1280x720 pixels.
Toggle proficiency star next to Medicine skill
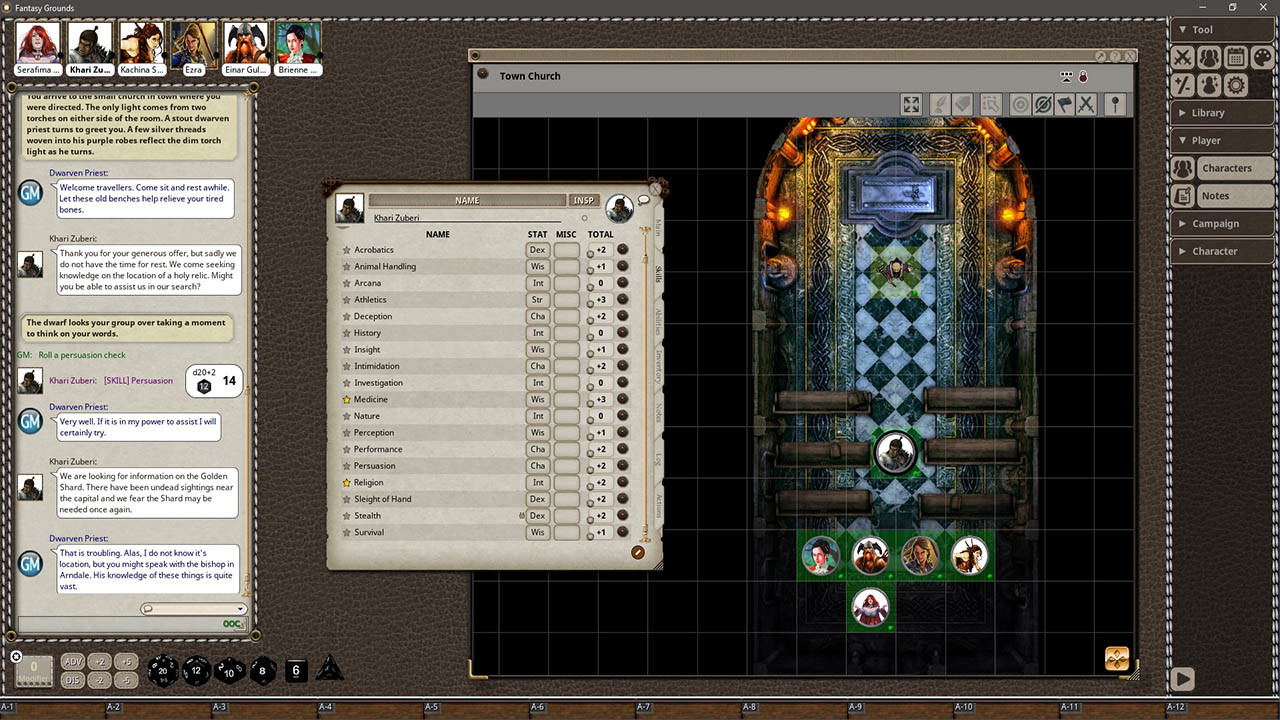point(347,399)
